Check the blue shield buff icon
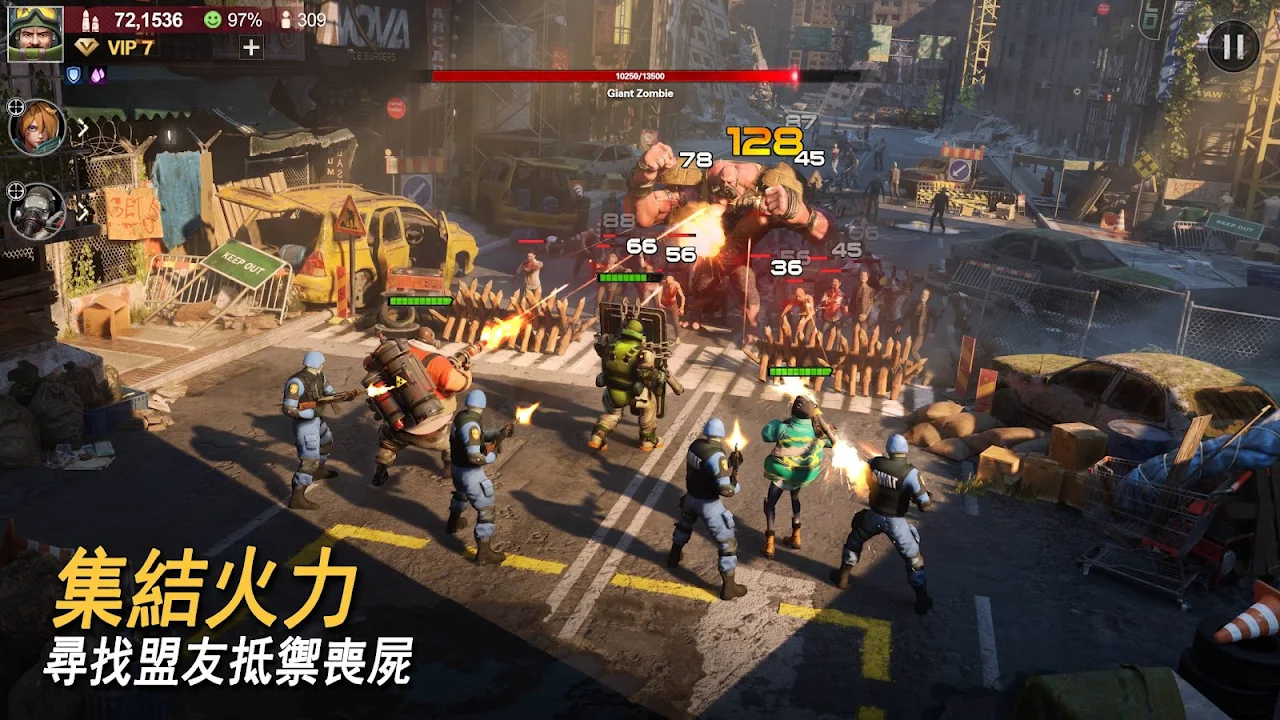Image resolution: width=1280 pixels, height=720 pixels. click(73, 74)
